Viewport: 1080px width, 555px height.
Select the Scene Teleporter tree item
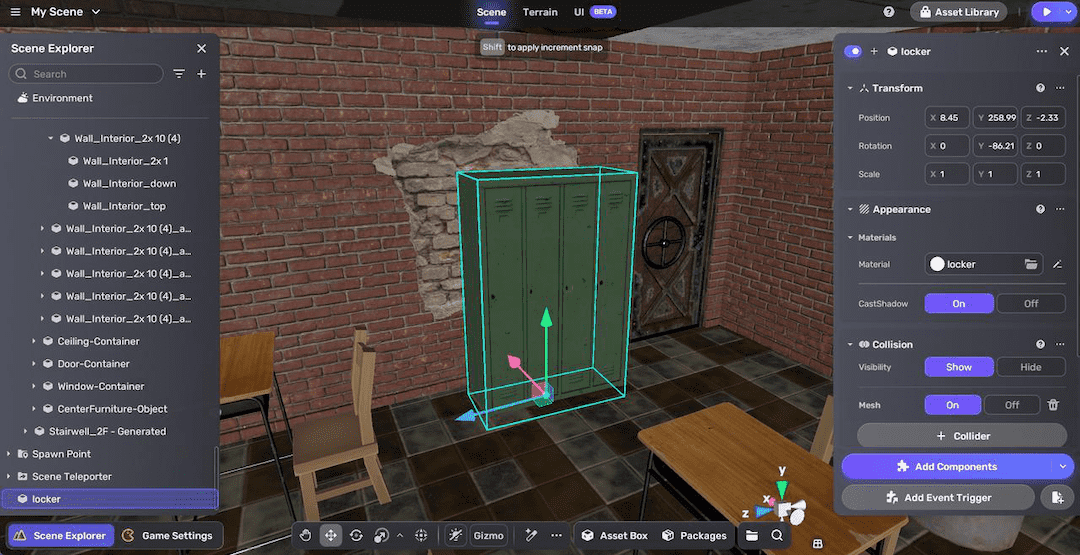click(72, 477)
